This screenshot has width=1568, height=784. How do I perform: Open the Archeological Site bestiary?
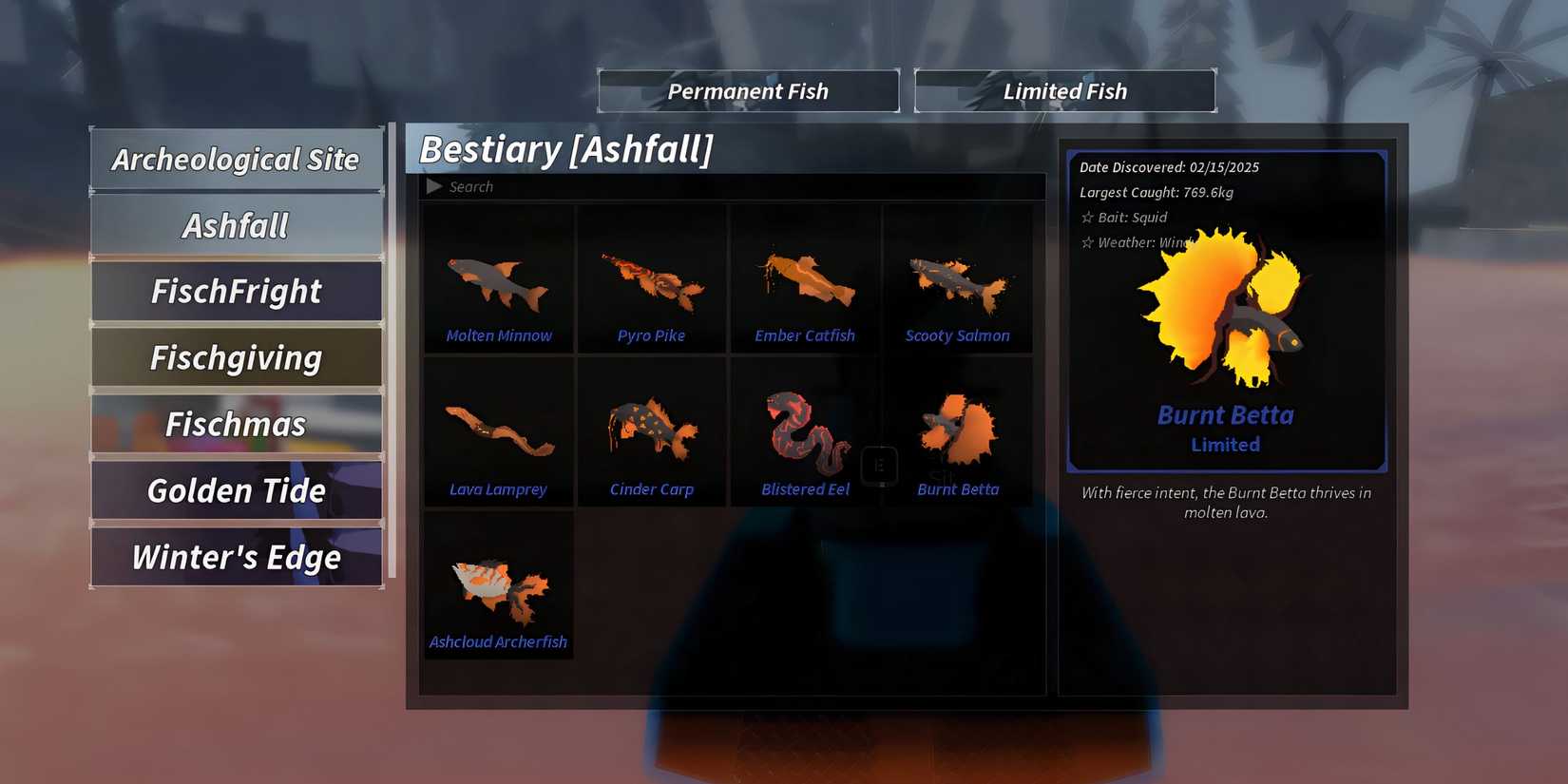[236, 159]
